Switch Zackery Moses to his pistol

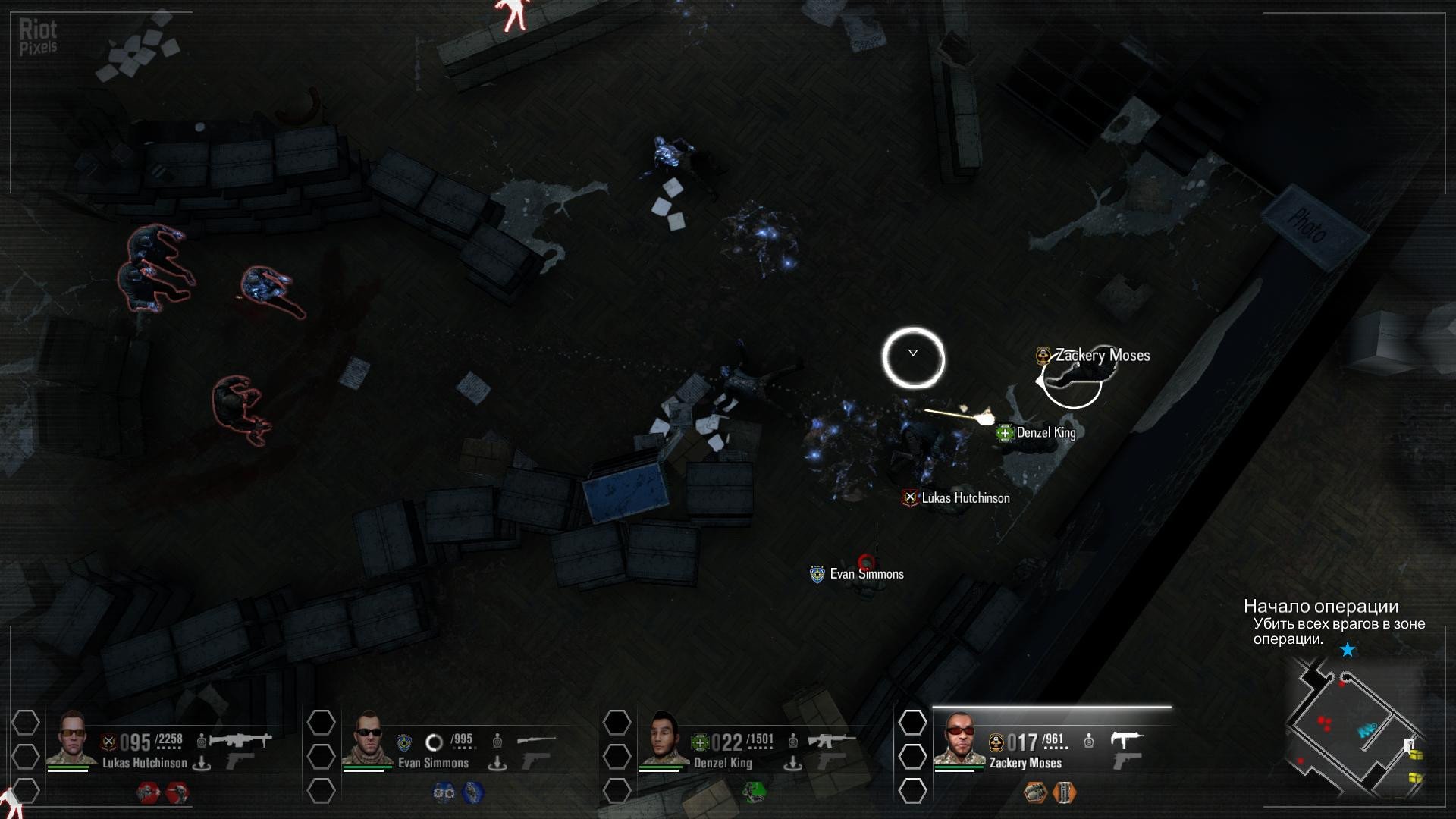tap(1127, 761)
